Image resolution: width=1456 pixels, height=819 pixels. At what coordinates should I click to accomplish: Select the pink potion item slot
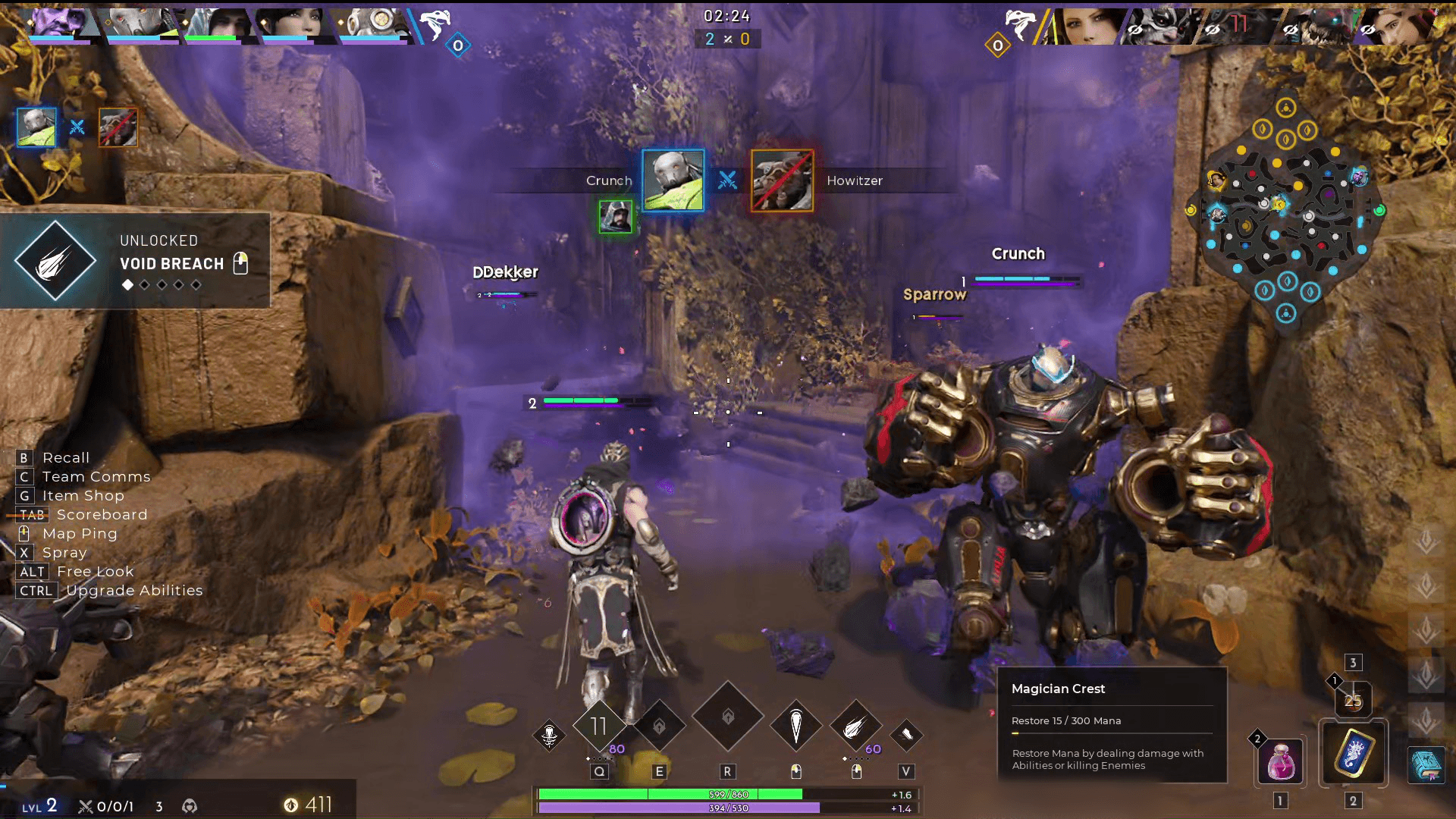(1281, 761)
